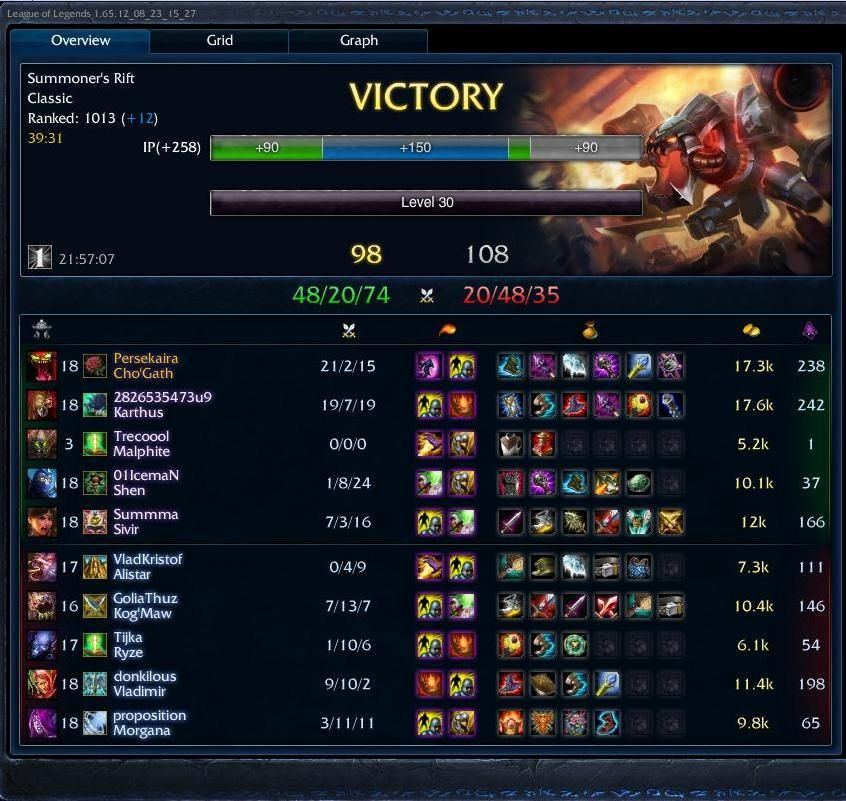Click the kills/deaths/assists column header icon
This screenshot has height=801, width=846.
coord(348,330)
